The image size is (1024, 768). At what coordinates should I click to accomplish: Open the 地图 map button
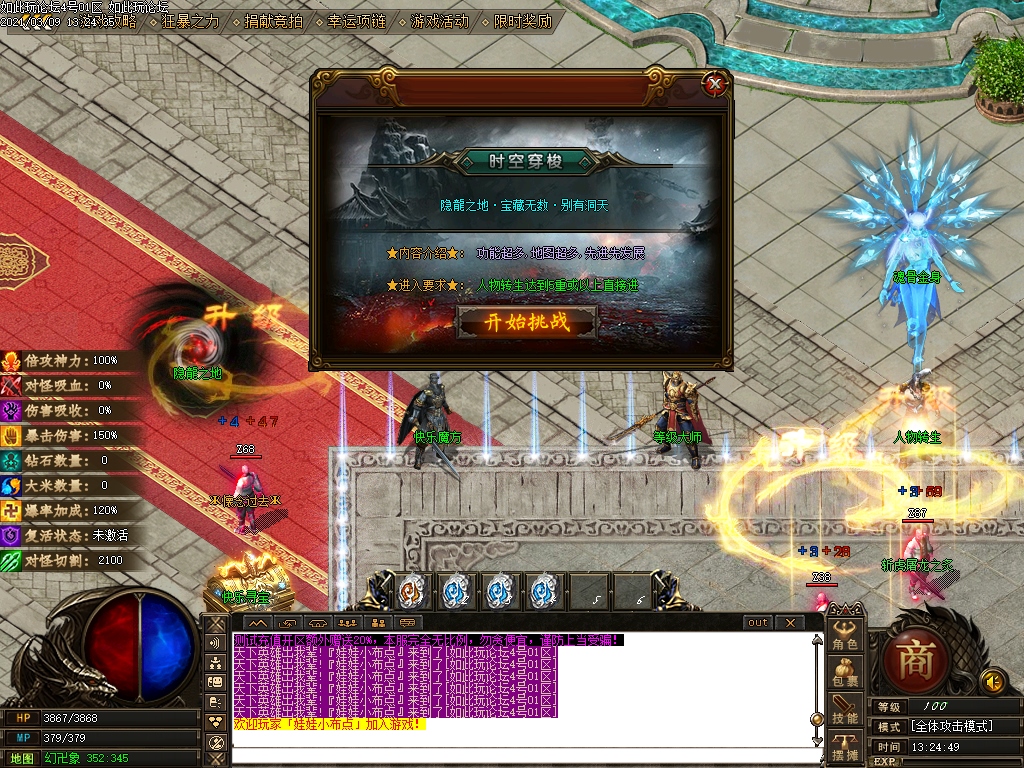coord(22,759)
